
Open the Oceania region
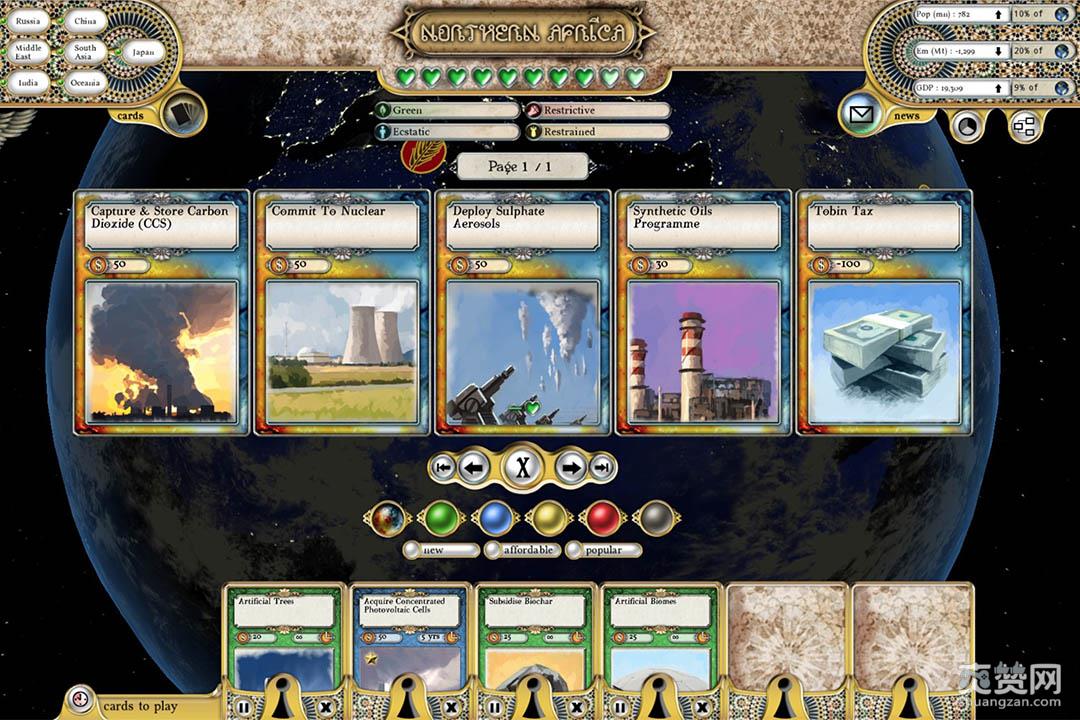tap(85, 83)
